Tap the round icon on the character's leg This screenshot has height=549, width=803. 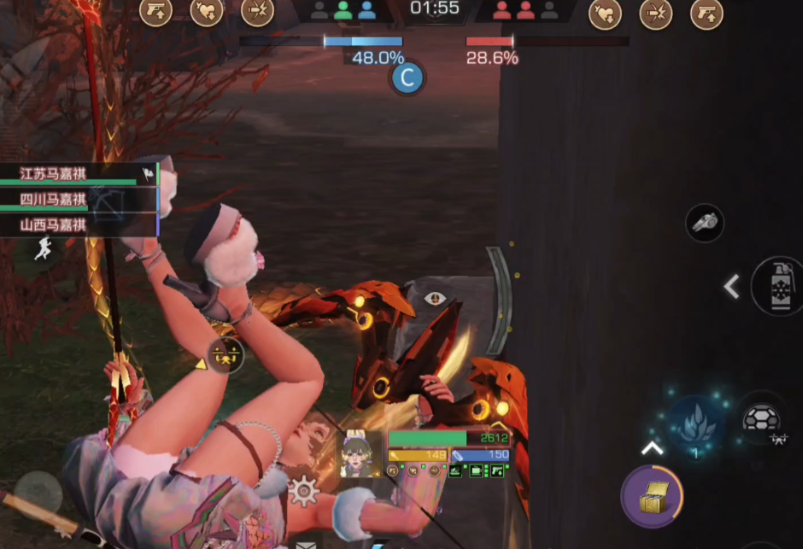click(225, 356)
